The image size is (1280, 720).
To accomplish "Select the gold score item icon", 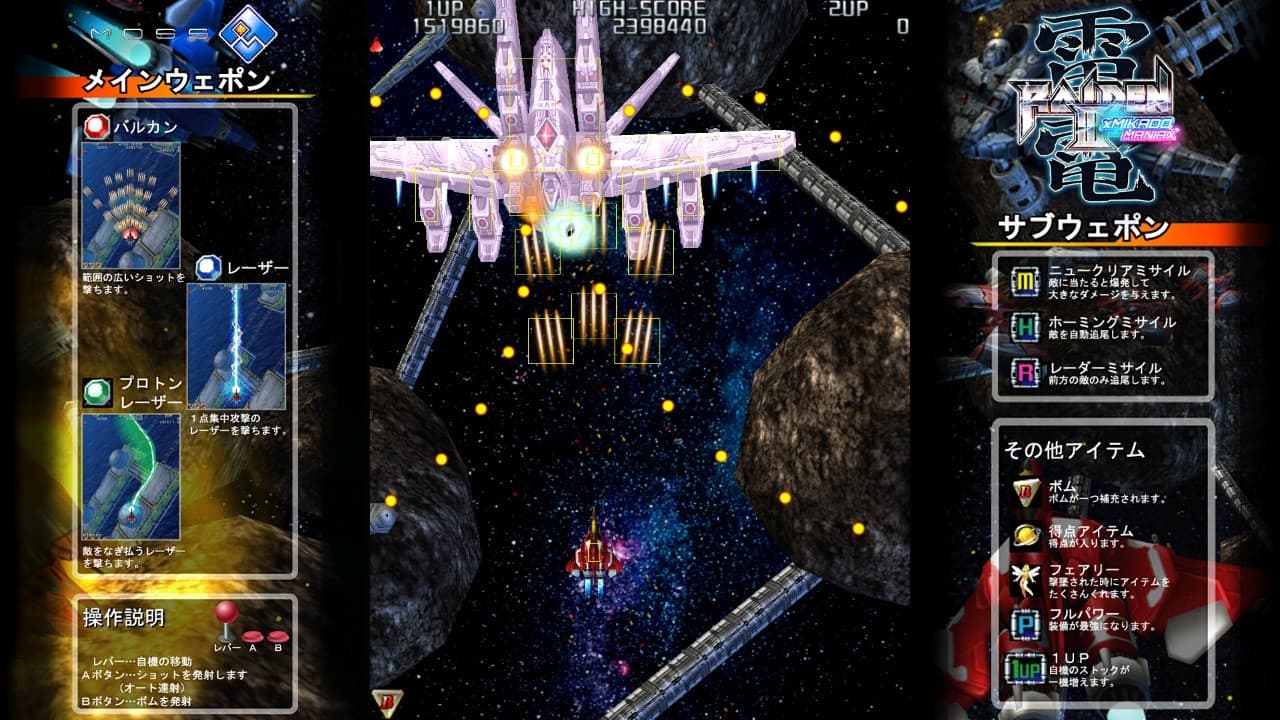I will click(x=1026, y=535).
